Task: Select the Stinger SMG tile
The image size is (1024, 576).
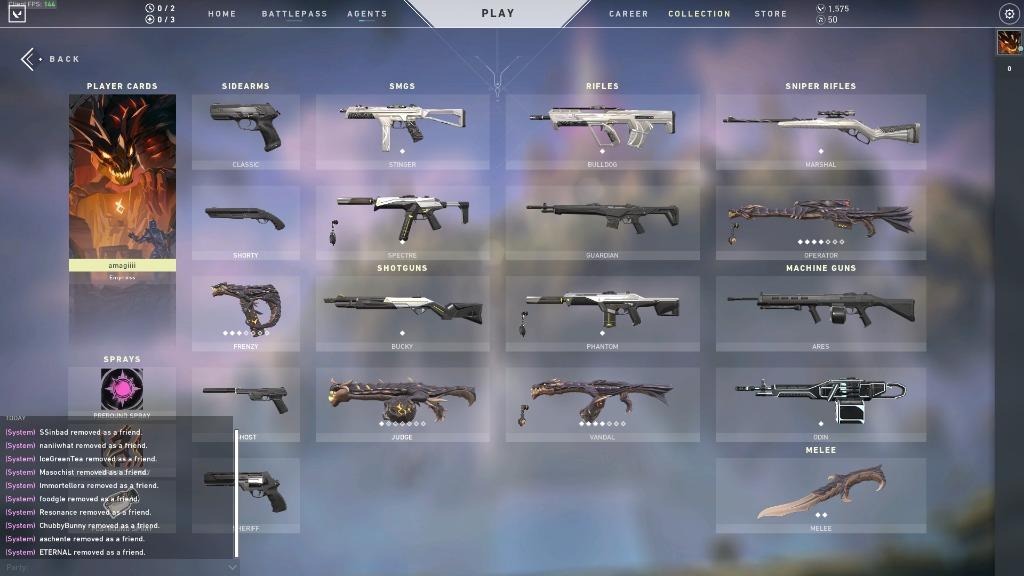Action: 402,131
